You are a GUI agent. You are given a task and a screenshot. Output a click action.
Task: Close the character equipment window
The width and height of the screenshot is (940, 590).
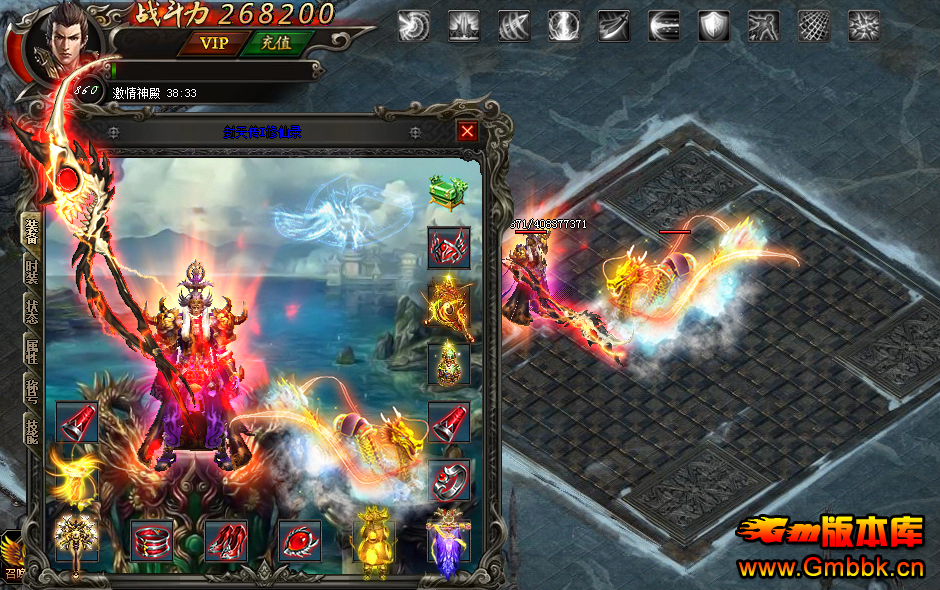click(x=467, y=131)
